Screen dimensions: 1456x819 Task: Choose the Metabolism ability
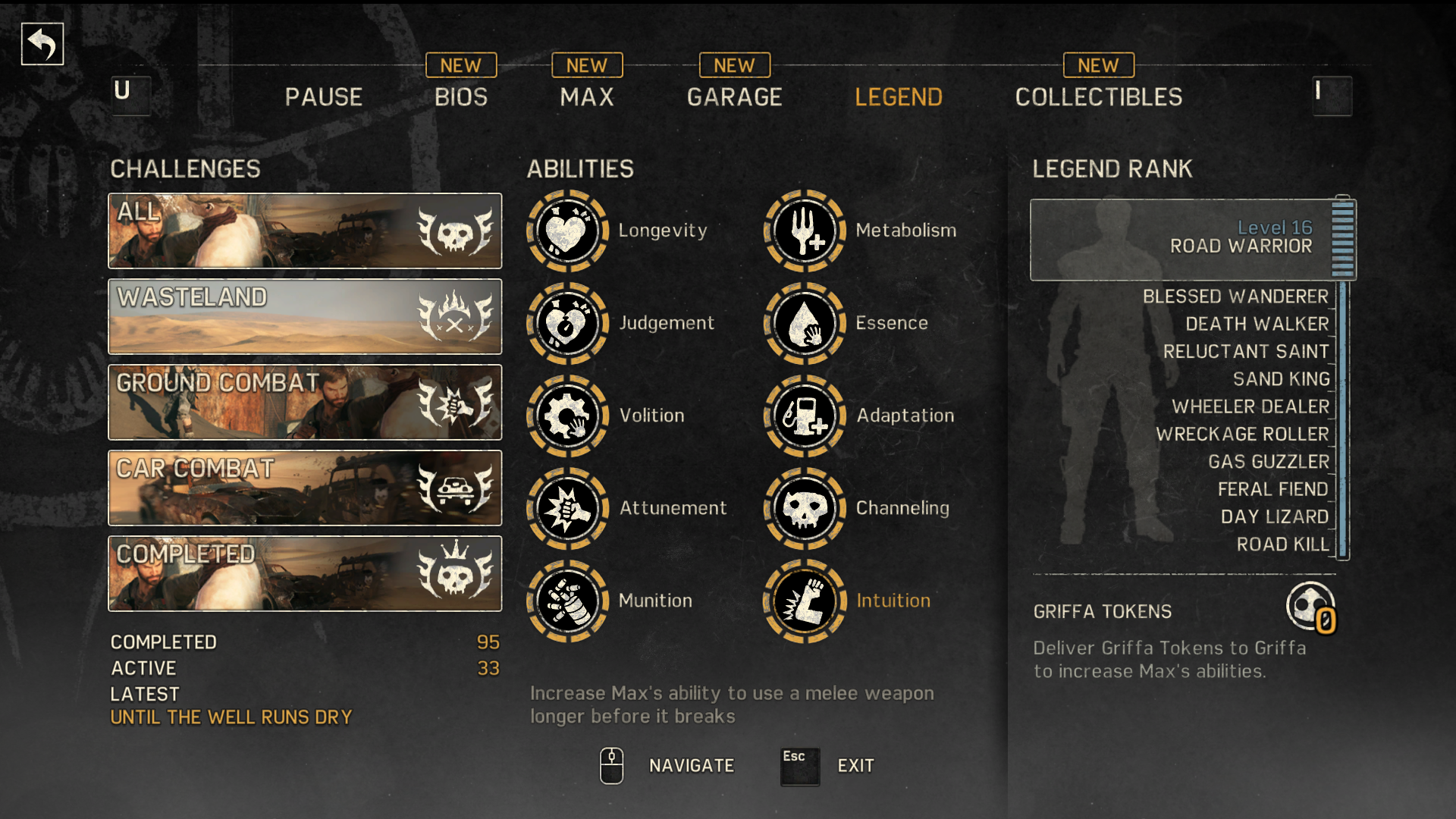coord(805,231)
